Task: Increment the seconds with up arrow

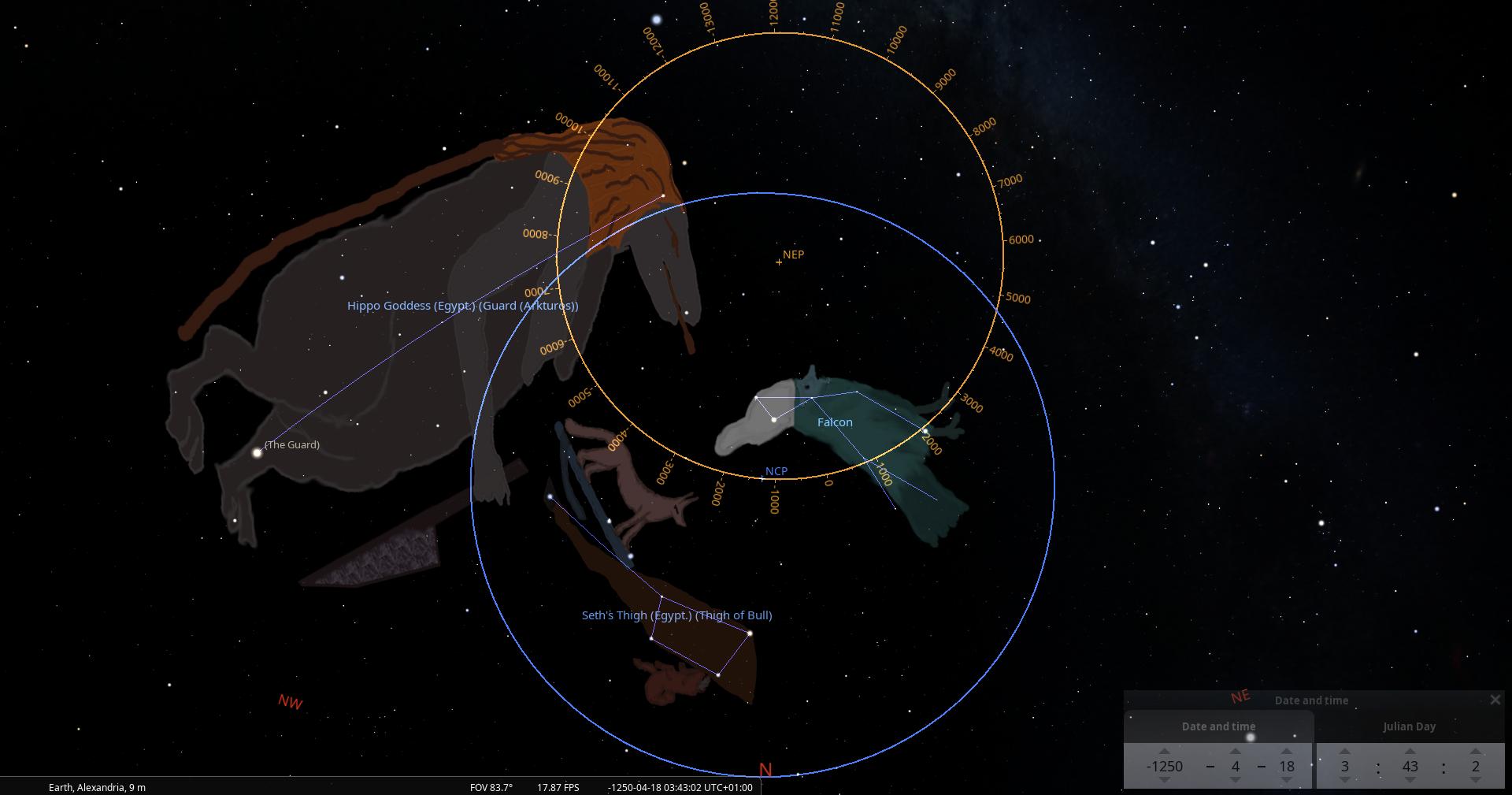Action: tap(1475, 751)
